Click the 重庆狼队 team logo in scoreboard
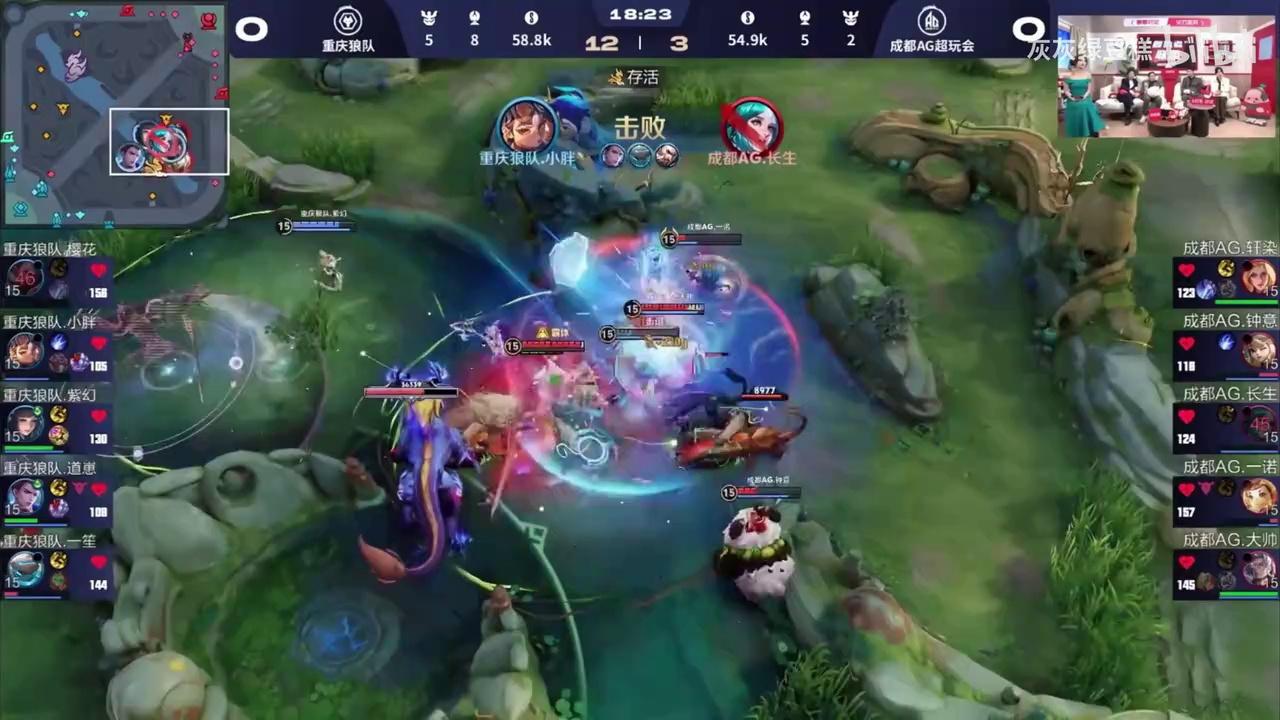This screenshot has height=720, width=1280. [348, 20]
